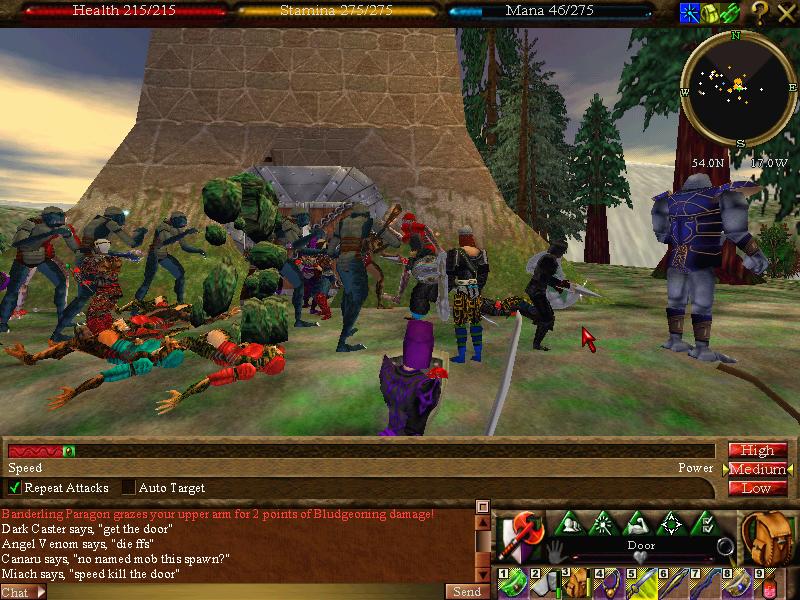800x600 pixels.
Task: Toggle the Repeat Attacks checkbox
Action: (15, 488)
